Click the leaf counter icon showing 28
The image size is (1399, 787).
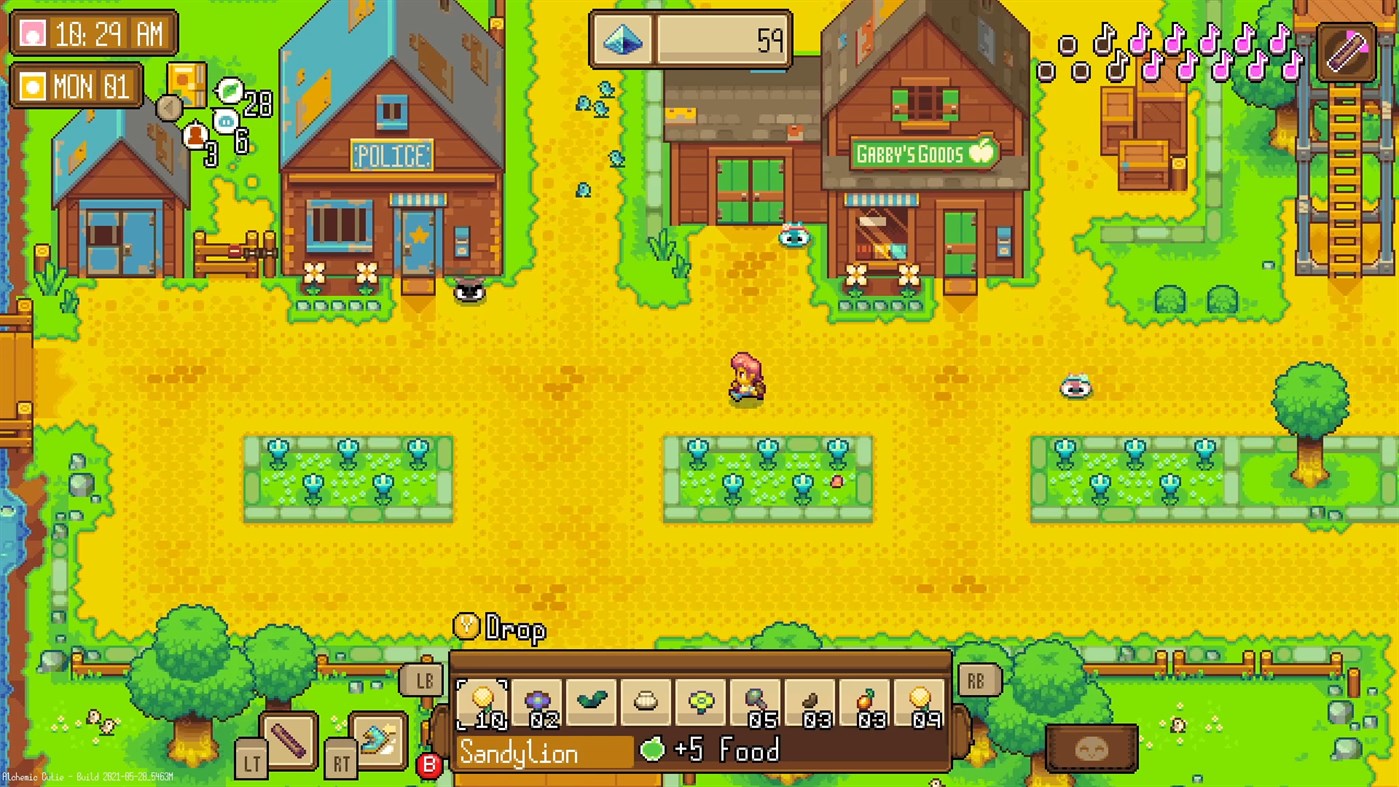click(x=228, y=91)
